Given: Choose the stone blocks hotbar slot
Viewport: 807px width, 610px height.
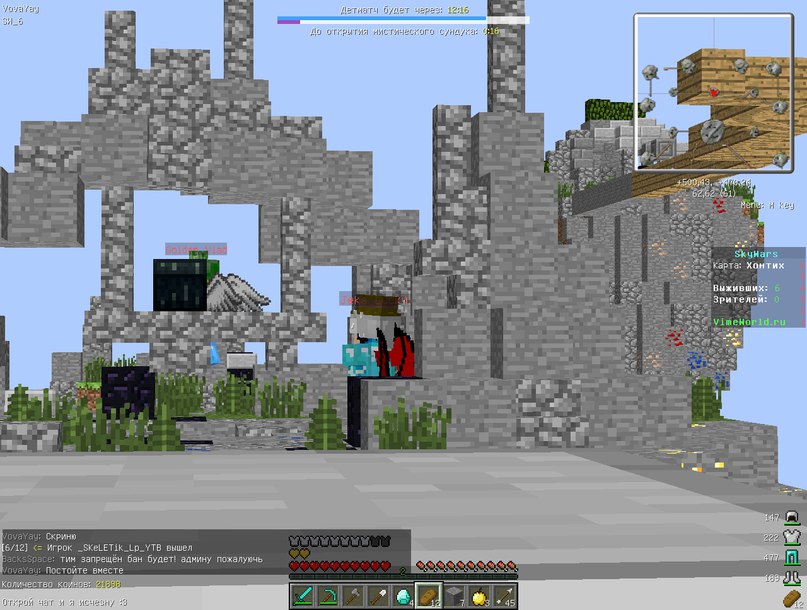Looking at the screenshot, I should pos(454,596).
